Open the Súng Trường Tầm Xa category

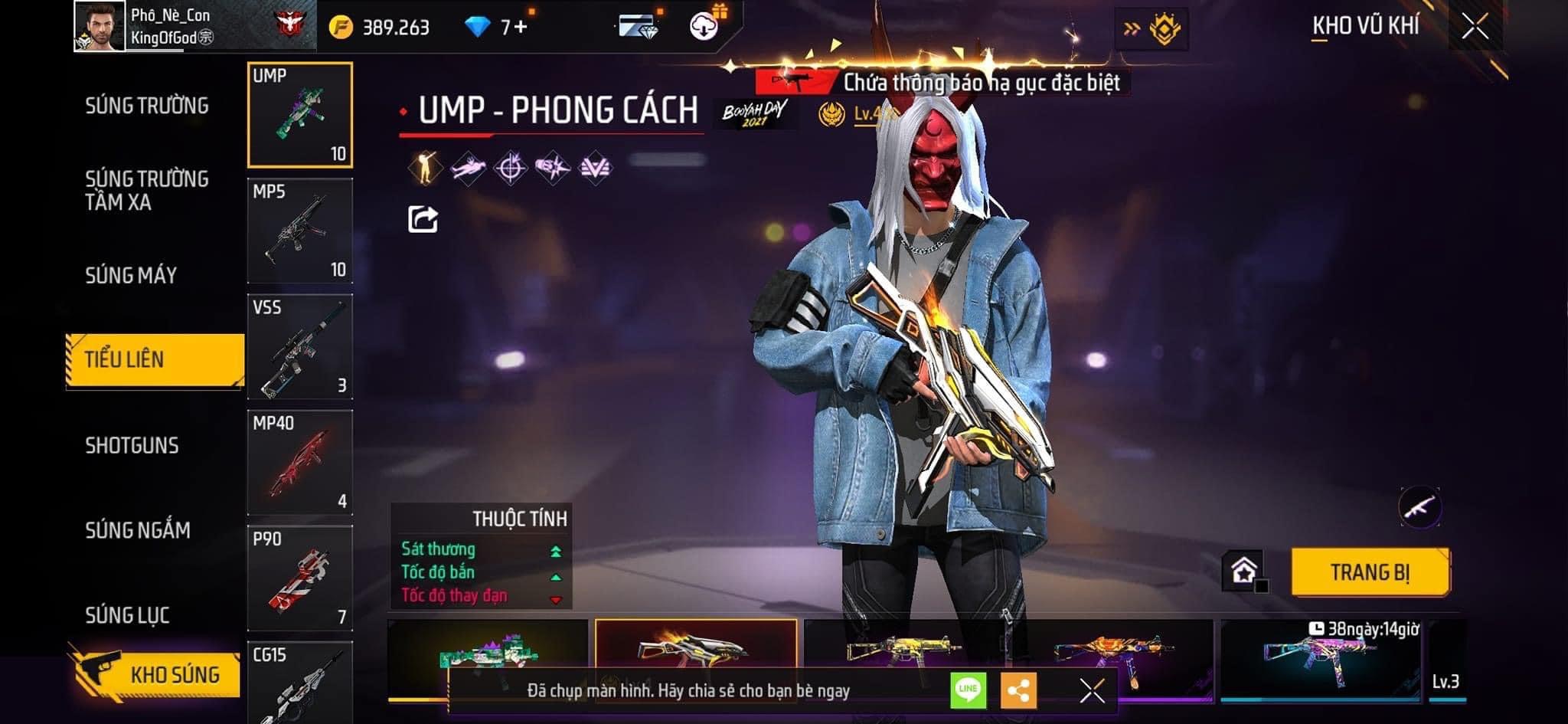pos(146,190)
